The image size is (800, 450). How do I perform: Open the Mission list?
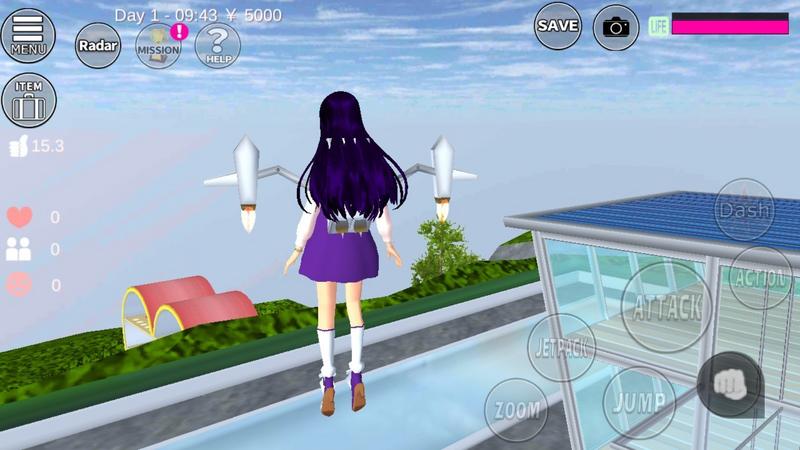tap(158, 45)
